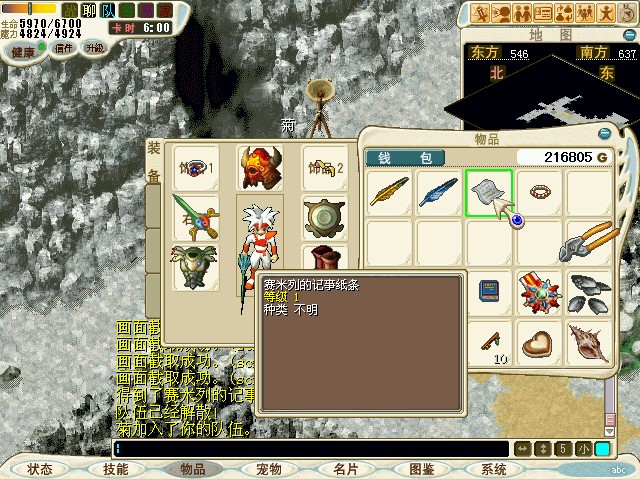Screen dimensions: 640x480
Task: Open the 系统 system menu
Action: tap(493, 468)
